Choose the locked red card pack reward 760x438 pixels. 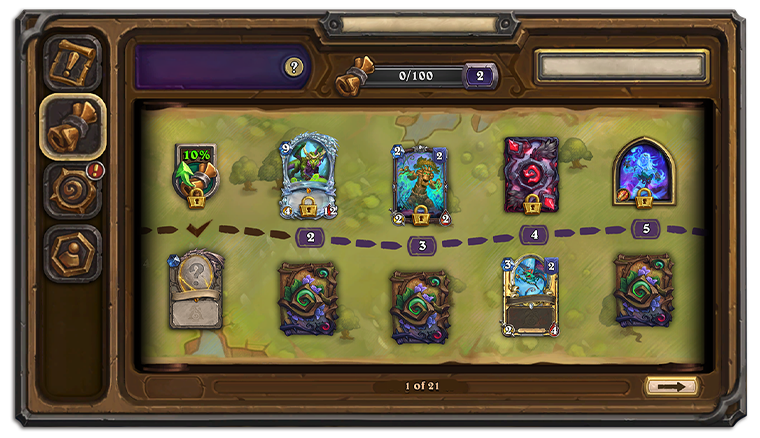click(531, 176)
